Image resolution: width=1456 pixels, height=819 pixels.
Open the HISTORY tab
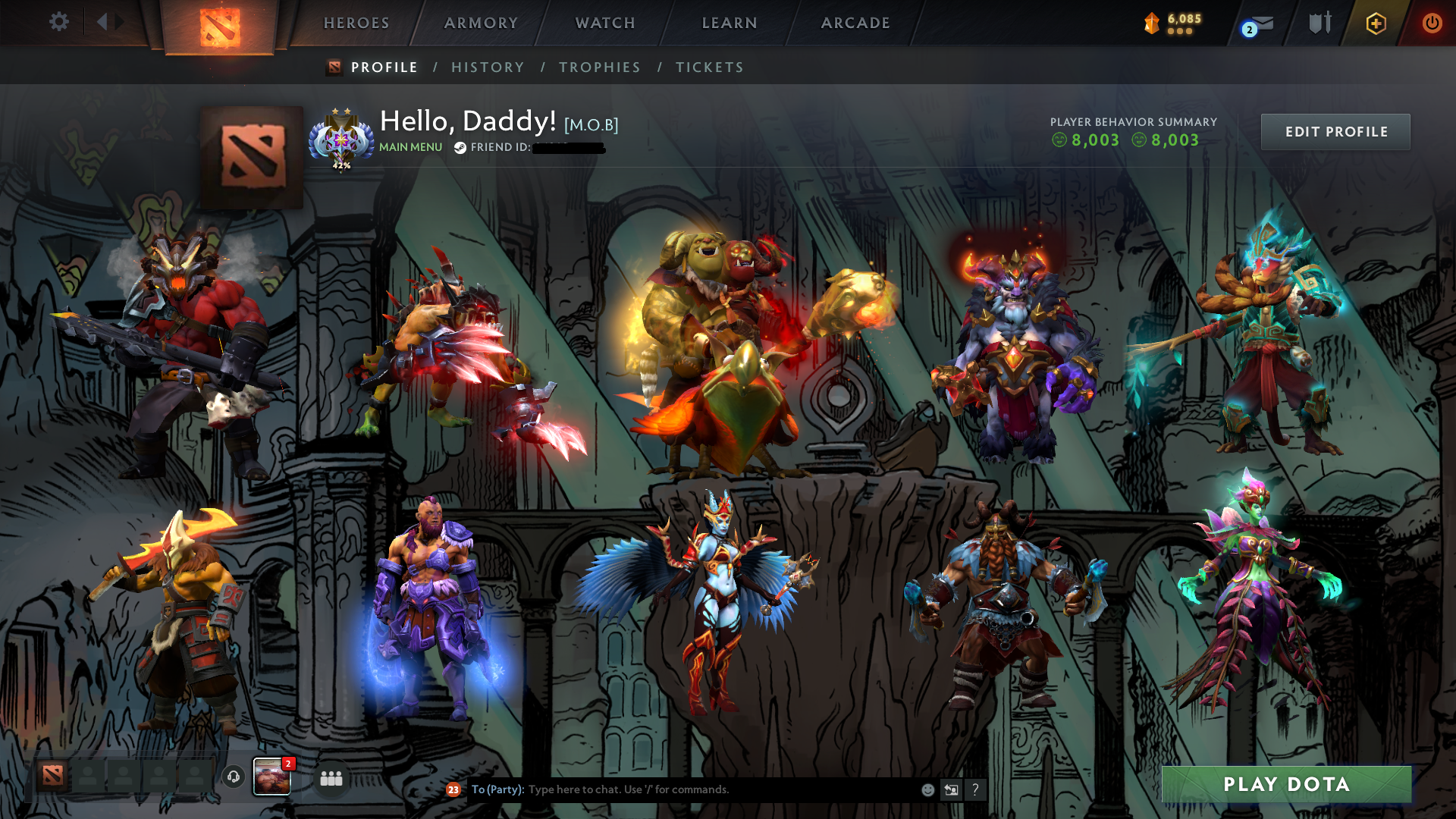pos(488,67)
